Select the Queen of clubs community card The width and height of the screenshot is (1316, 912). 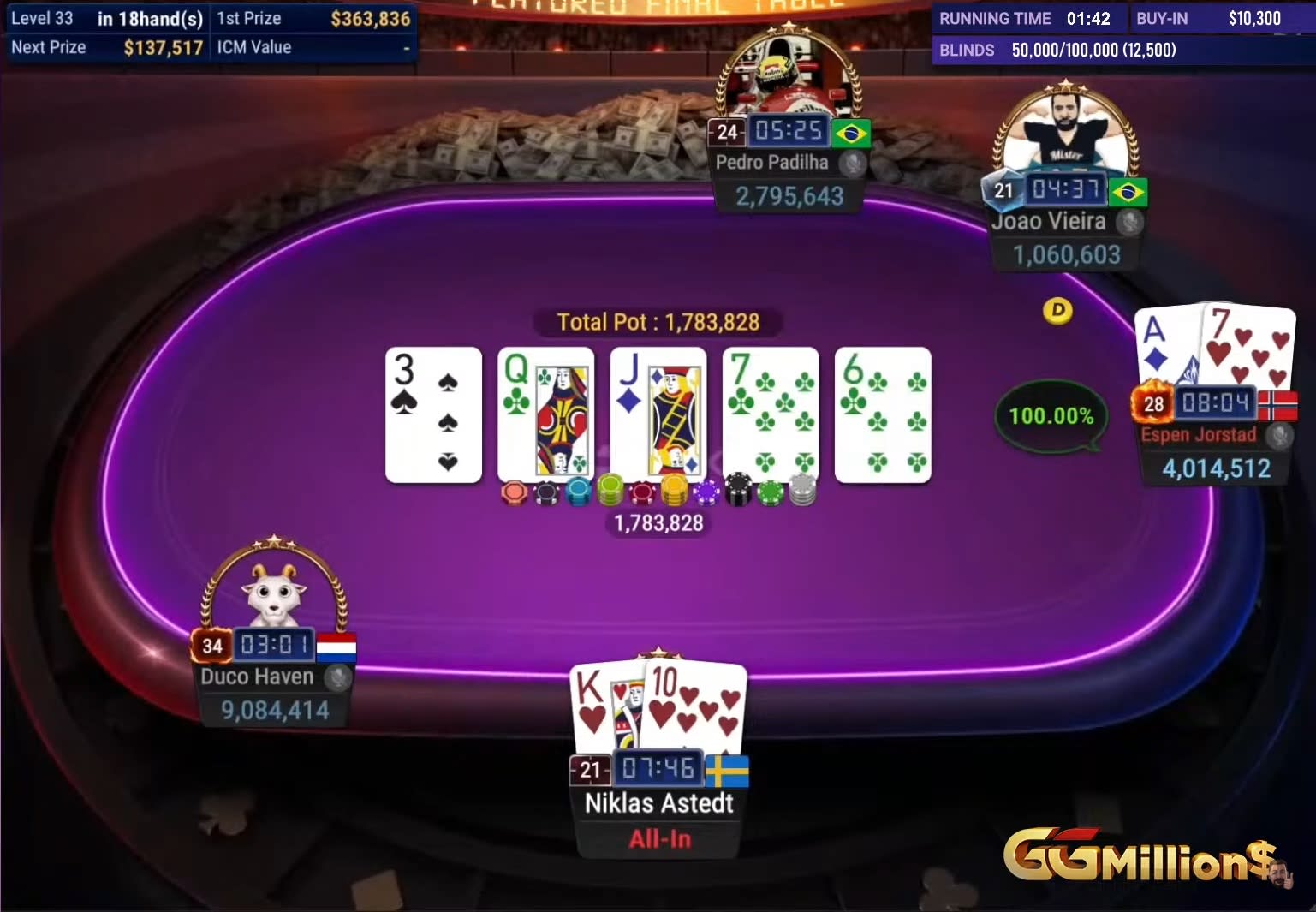545,414
